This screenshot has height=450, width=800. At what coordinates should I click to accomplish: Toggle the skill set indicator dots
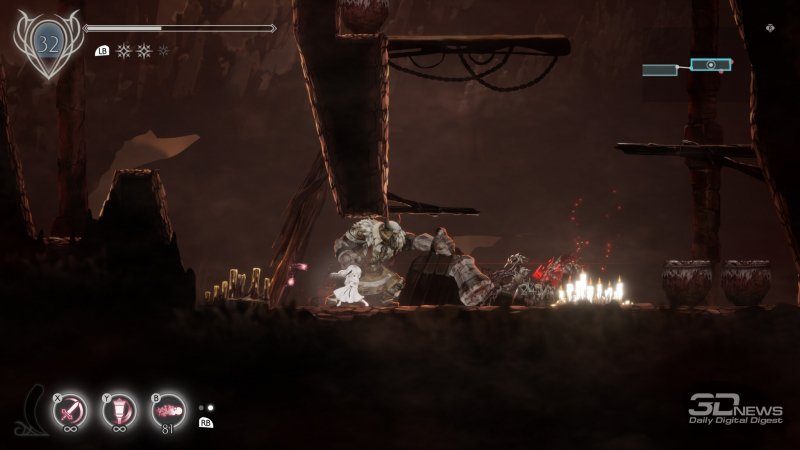(206, 408)
